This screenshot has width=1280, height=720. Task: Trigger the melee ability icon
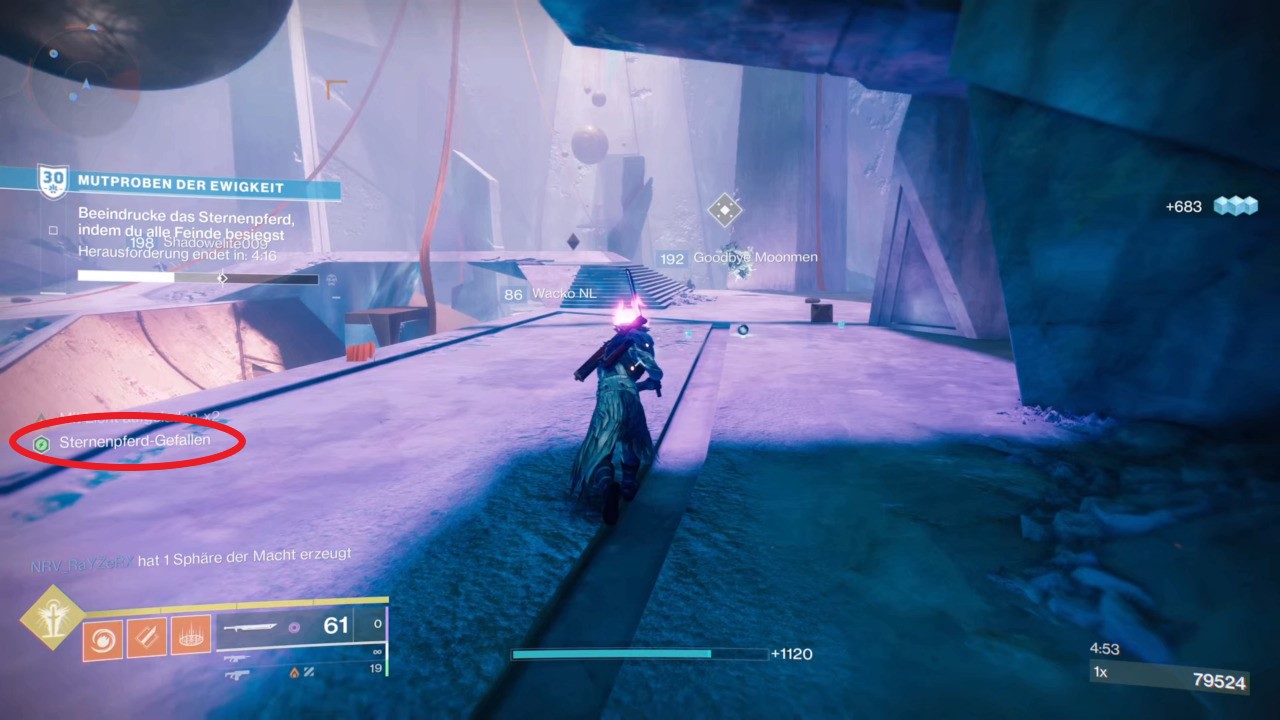pos(146,636)
